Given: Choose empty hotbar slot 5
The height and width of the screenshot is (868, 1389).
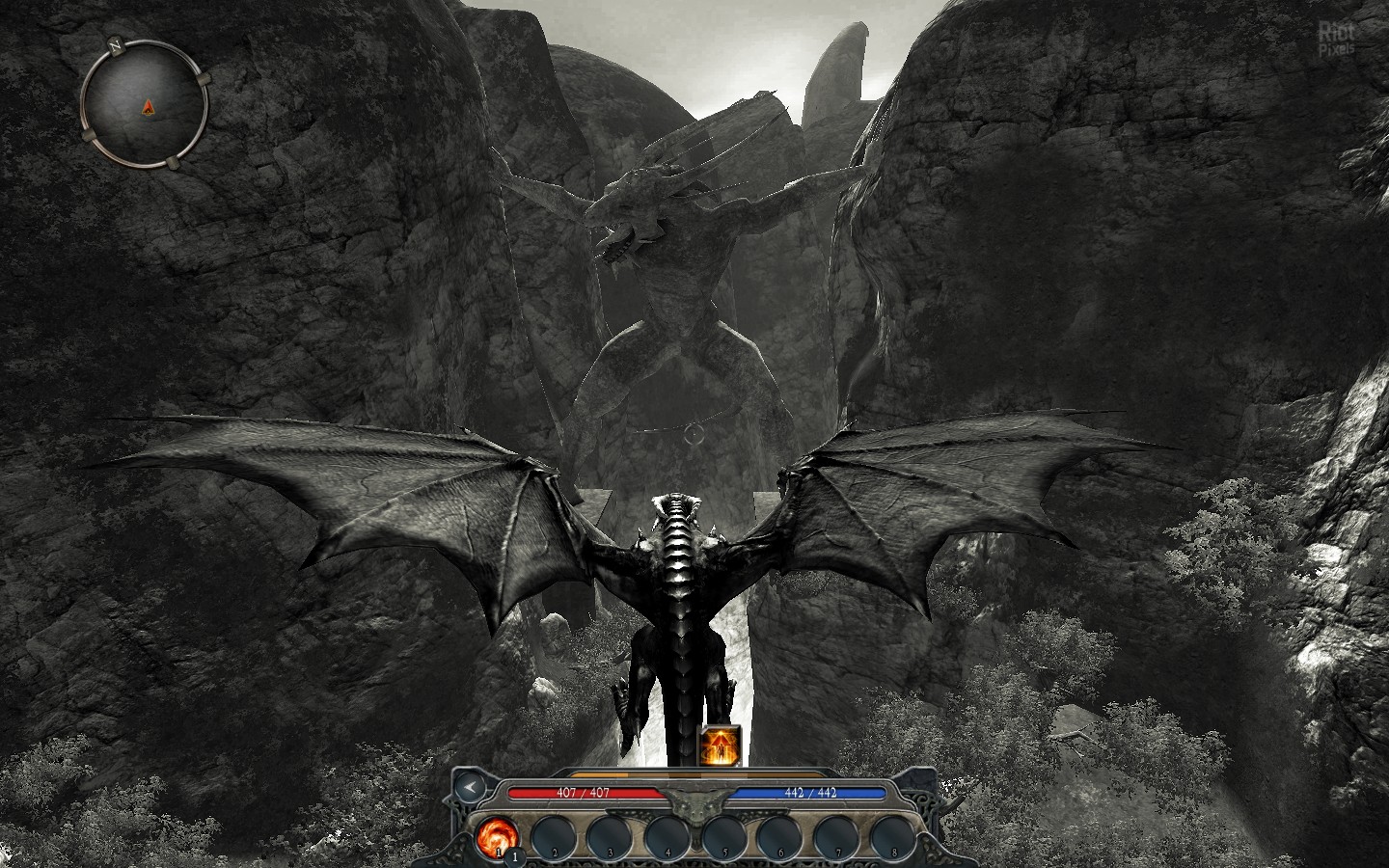Looking at the screenshot, I should click(x=724, y=836).
